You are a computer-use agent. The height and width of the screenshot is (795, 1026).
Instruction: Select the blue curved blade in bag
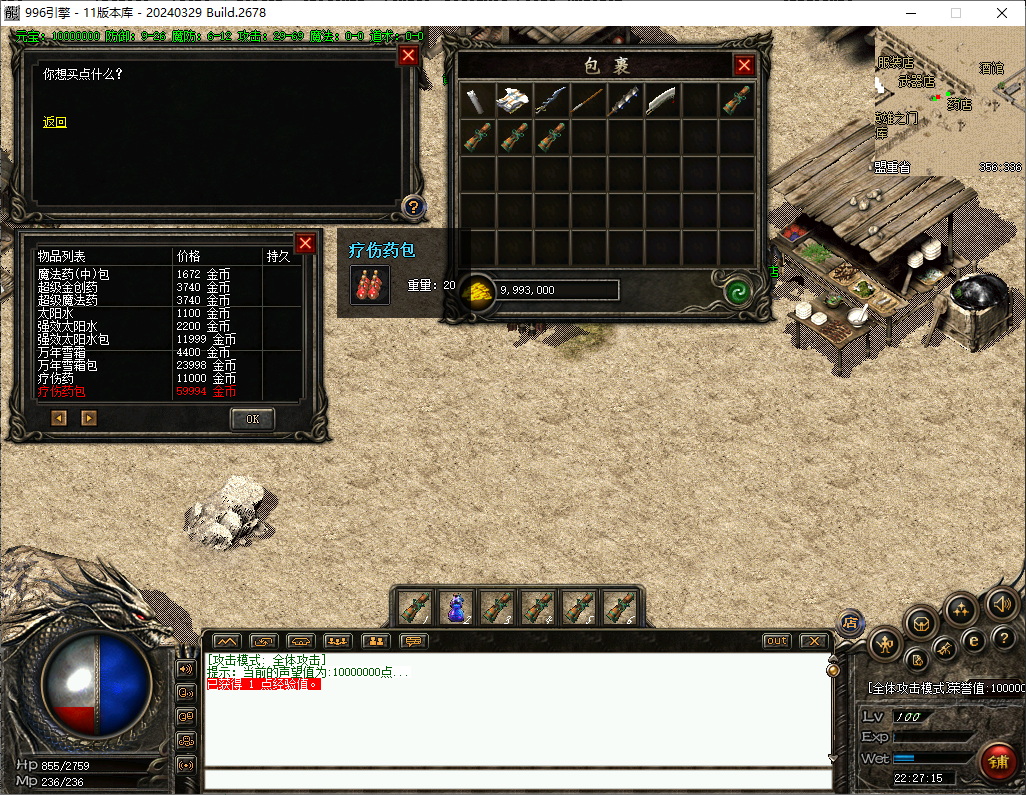pos(551,100)
